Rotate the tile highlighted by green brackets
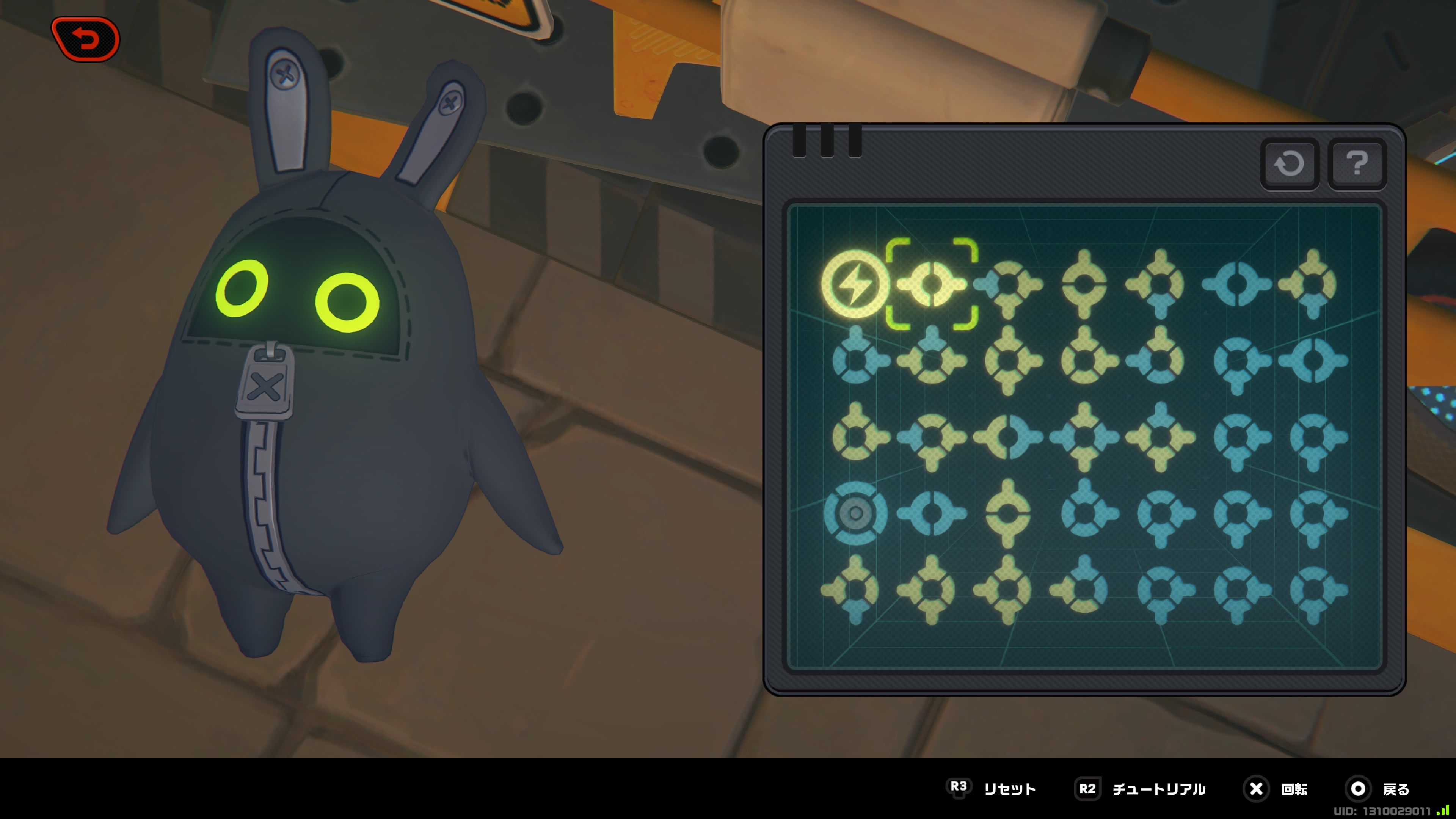The width and height of the screenshot is (1456, 819). (x=932, y=284)
